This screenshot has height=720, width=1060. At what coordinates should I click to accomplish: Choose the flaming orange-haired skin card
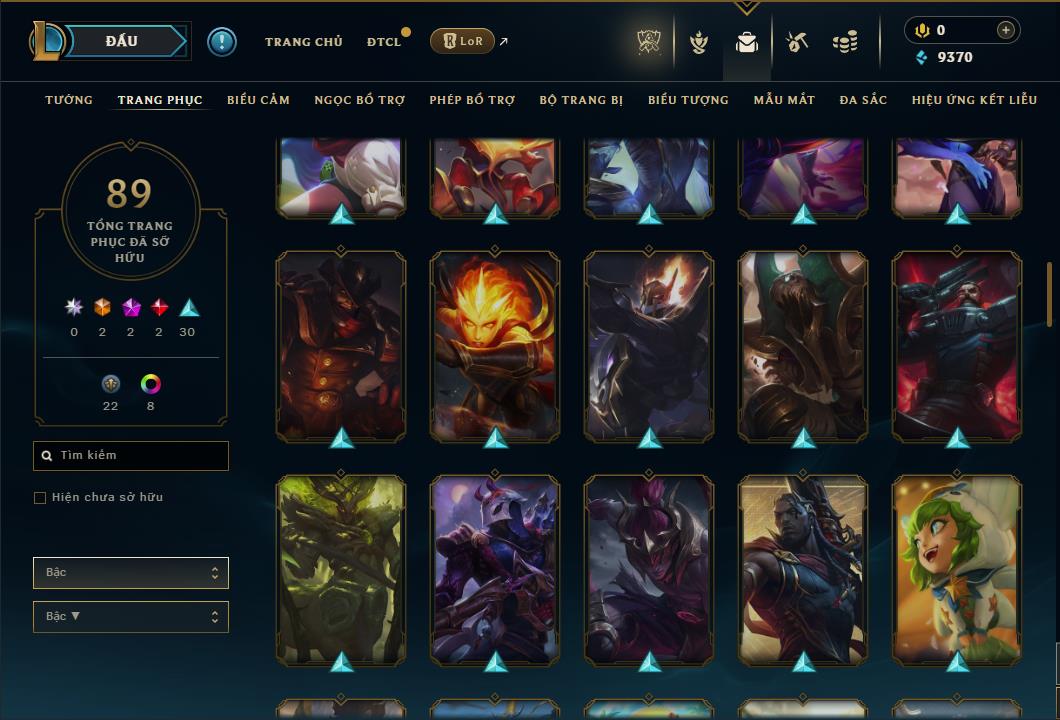point(495,344)
